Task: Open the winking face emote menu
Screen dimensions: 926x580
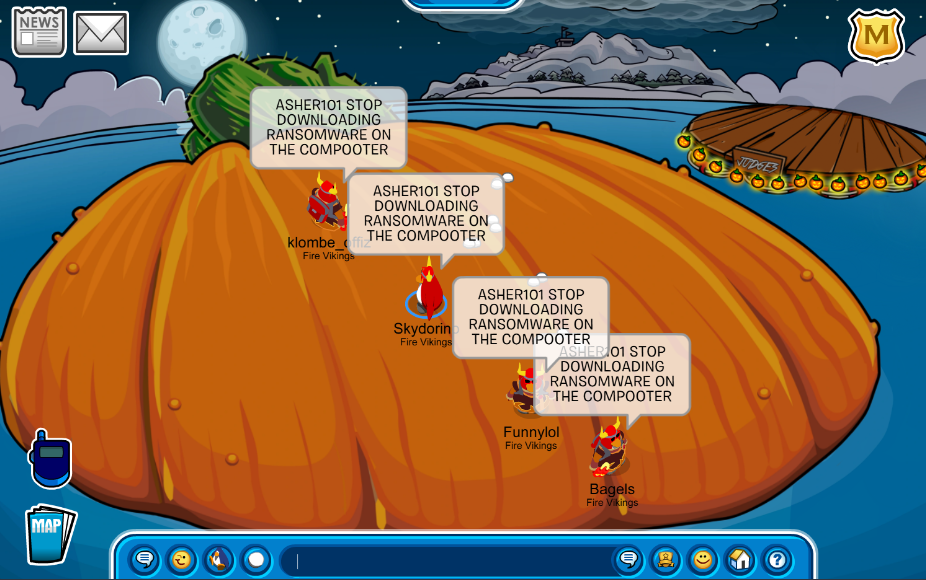Action: tap(182, 559)
